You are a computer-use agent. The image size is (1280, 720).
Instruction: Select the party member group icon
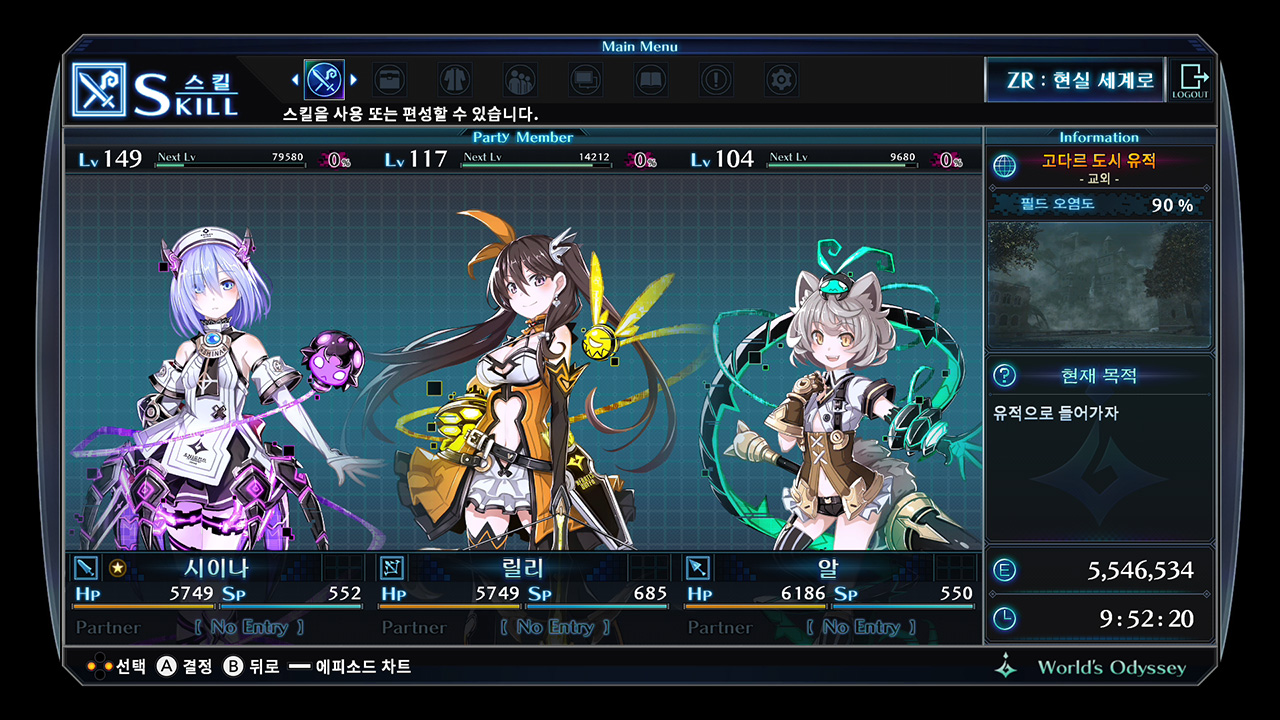coord(519,80)
